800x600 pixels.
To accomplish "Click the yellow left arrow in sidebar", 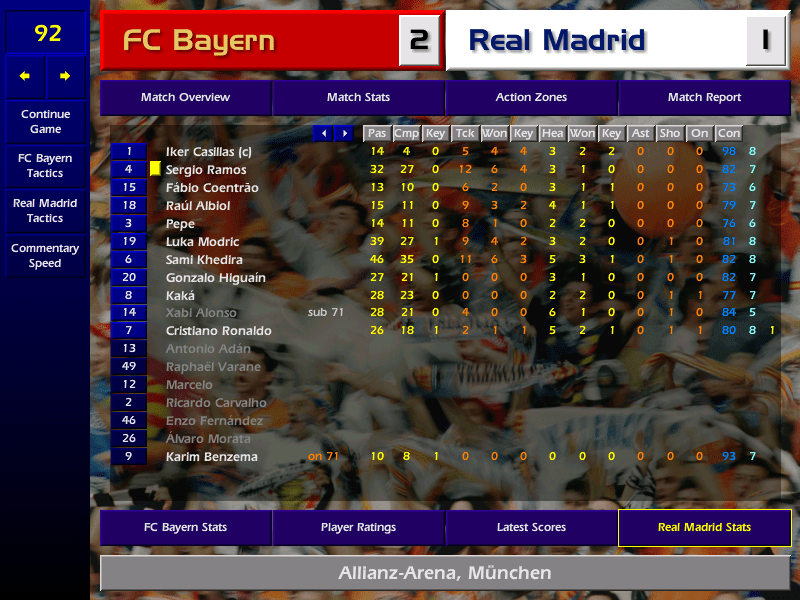I will click(x=25, y=76).
